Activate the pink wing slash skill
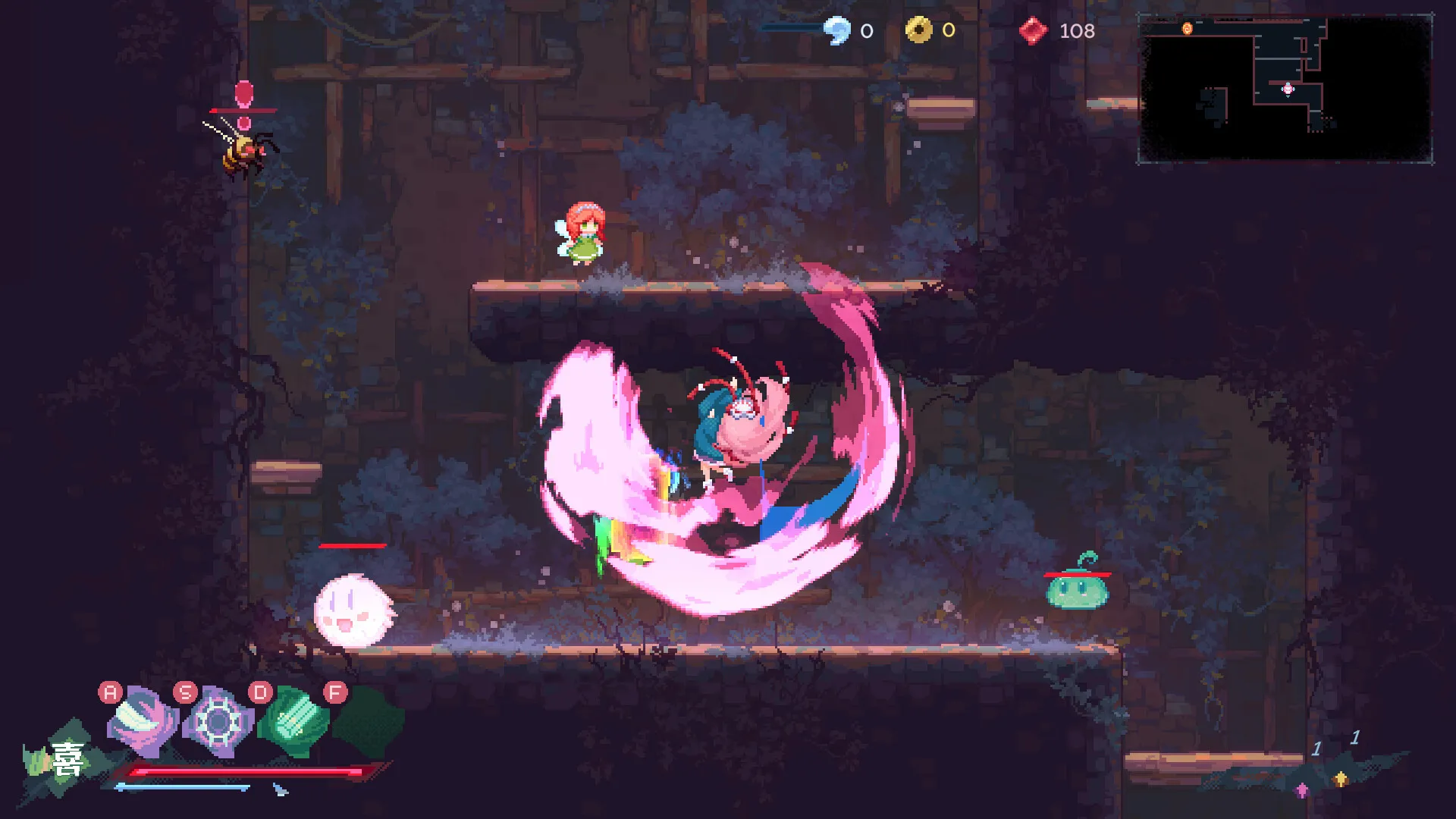Image resolution: width=1456 pixels, height=819 pixels. tap(143, 720)
